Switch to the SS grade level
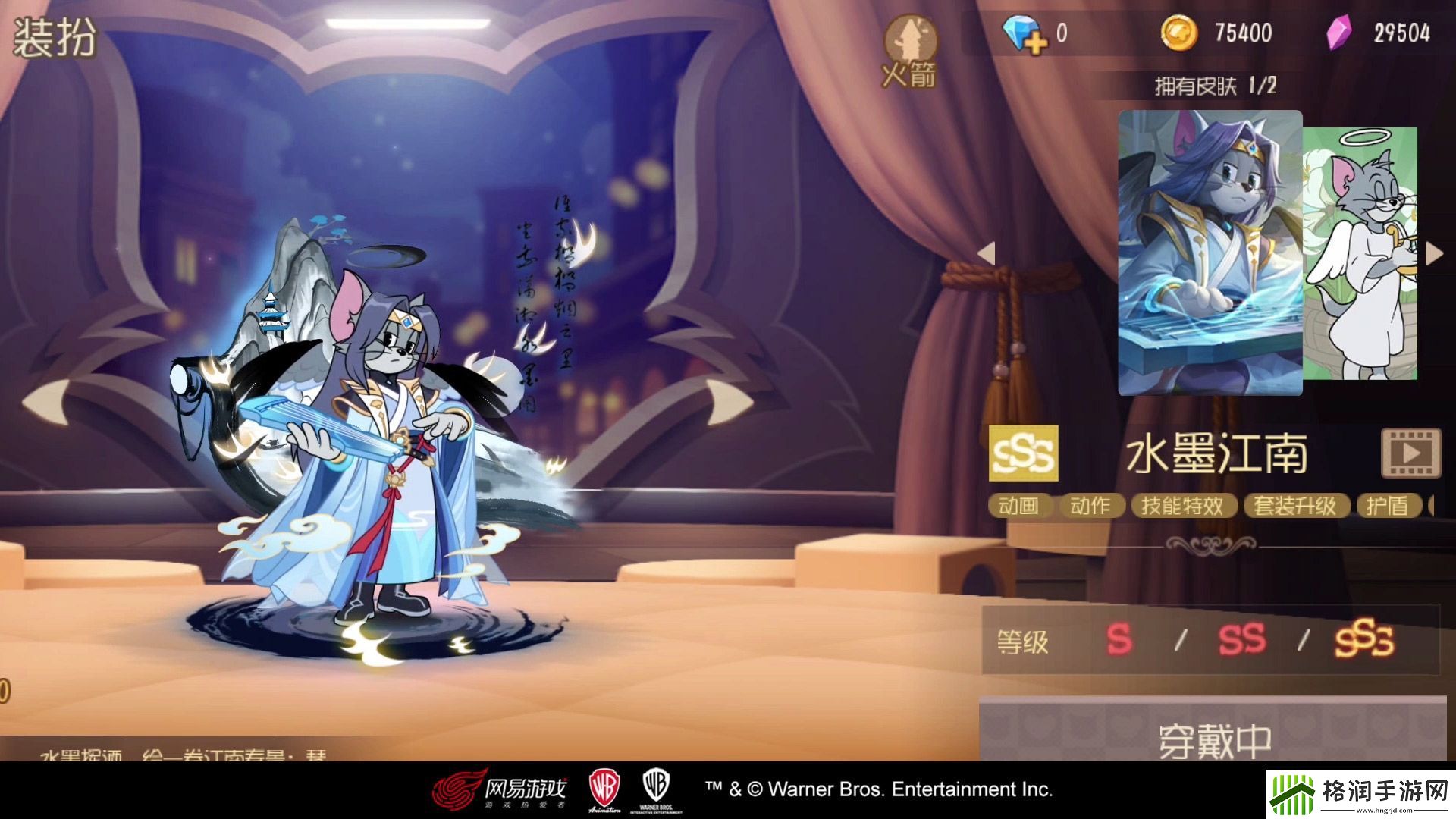This screenshot has width=1456, height=819. point(1241,640)
